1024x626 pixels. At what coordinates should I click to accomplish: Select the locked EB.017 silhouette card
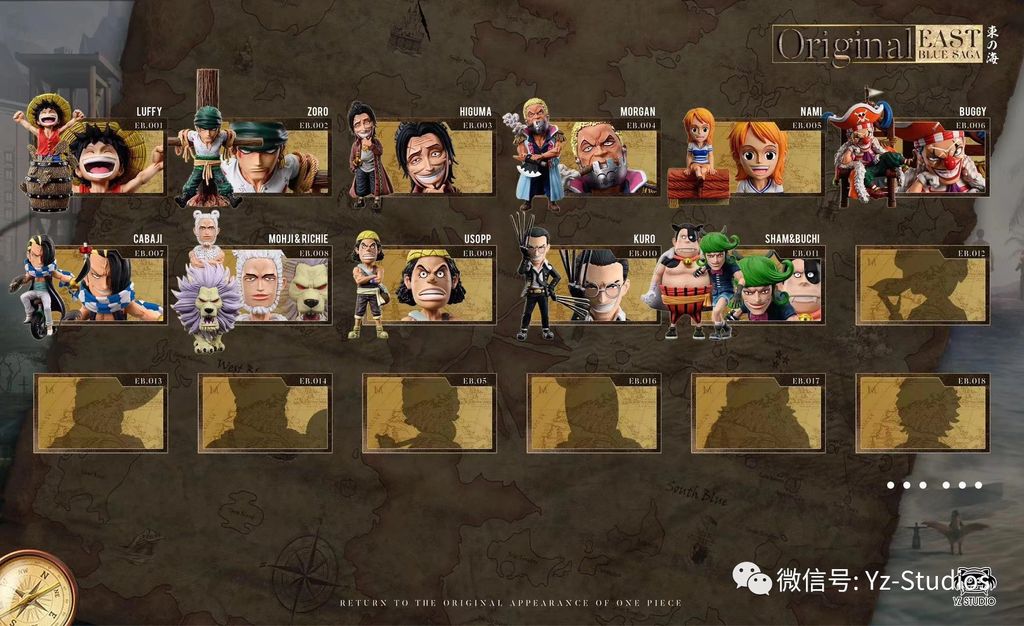758,413
